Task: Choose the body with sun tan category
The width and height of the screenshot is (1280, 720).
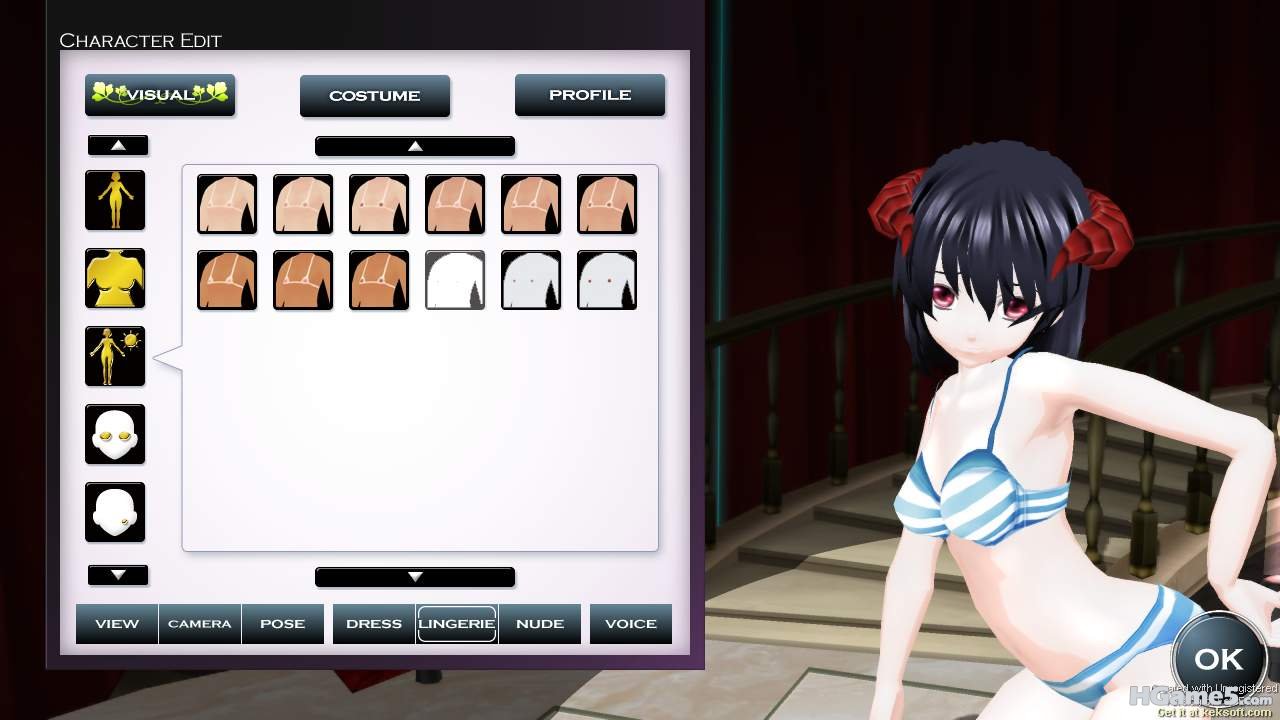Action: pyautogui.click(x=115, y=356)
